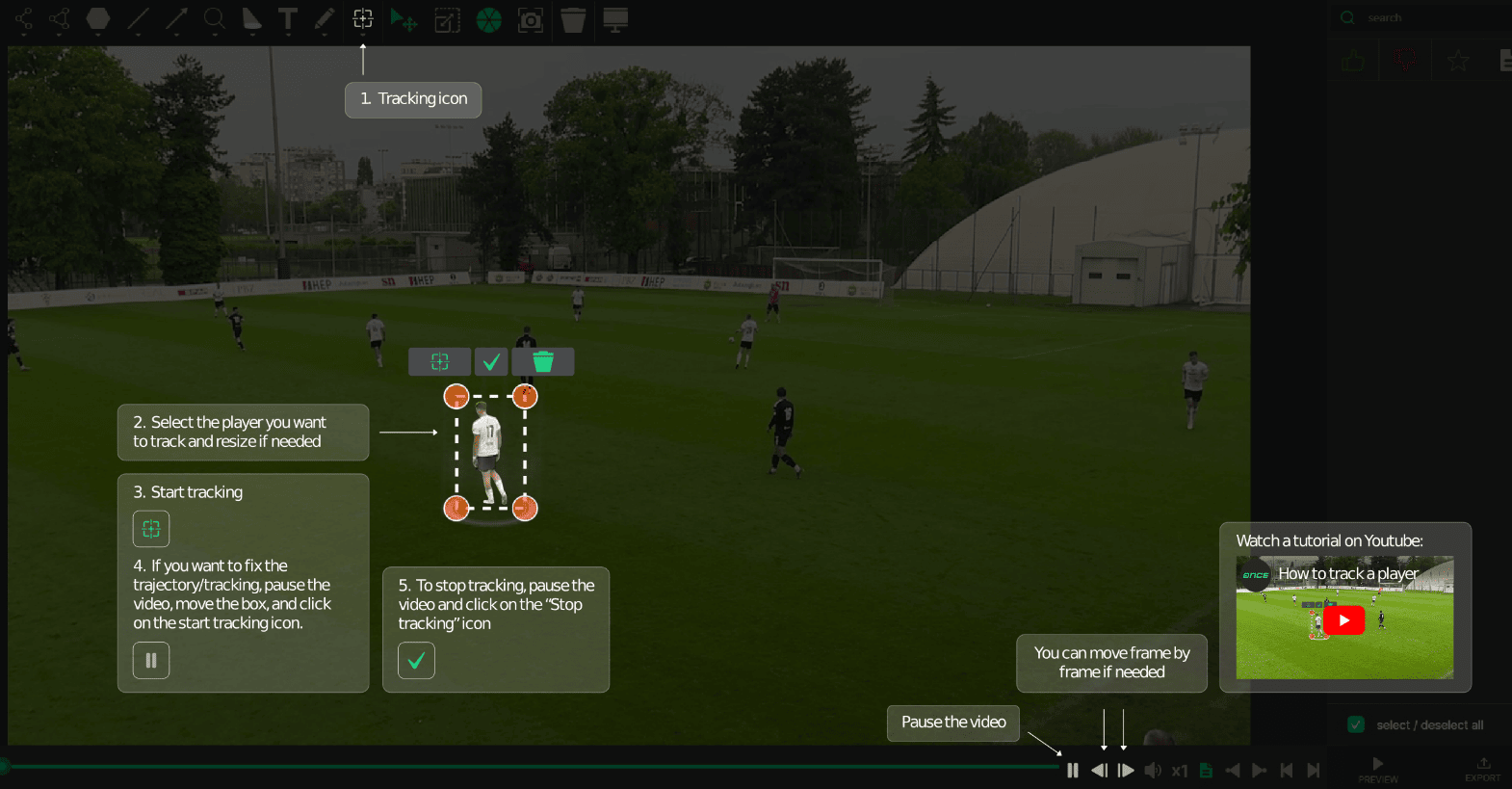Select the Text tool in the toolbar

point(288,18)
